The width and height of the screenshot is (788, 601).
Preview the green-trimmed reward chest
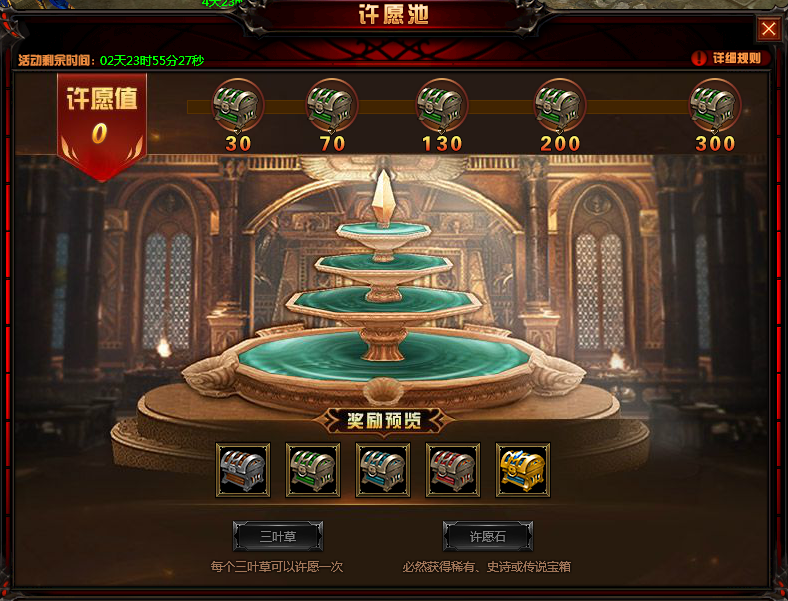pos(313,470)
